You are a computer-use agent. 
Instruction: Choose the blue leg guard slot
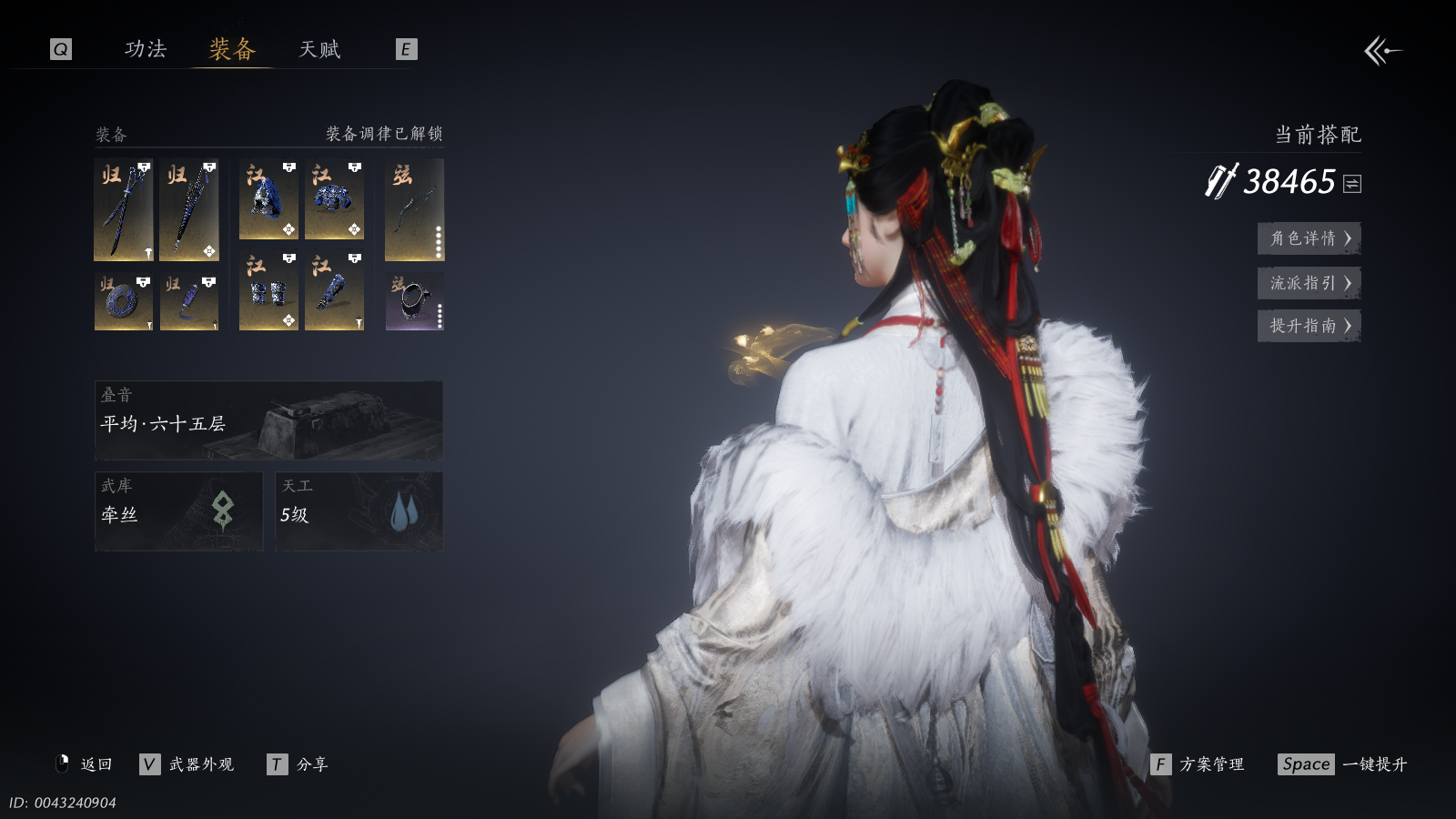coord(334,291)
